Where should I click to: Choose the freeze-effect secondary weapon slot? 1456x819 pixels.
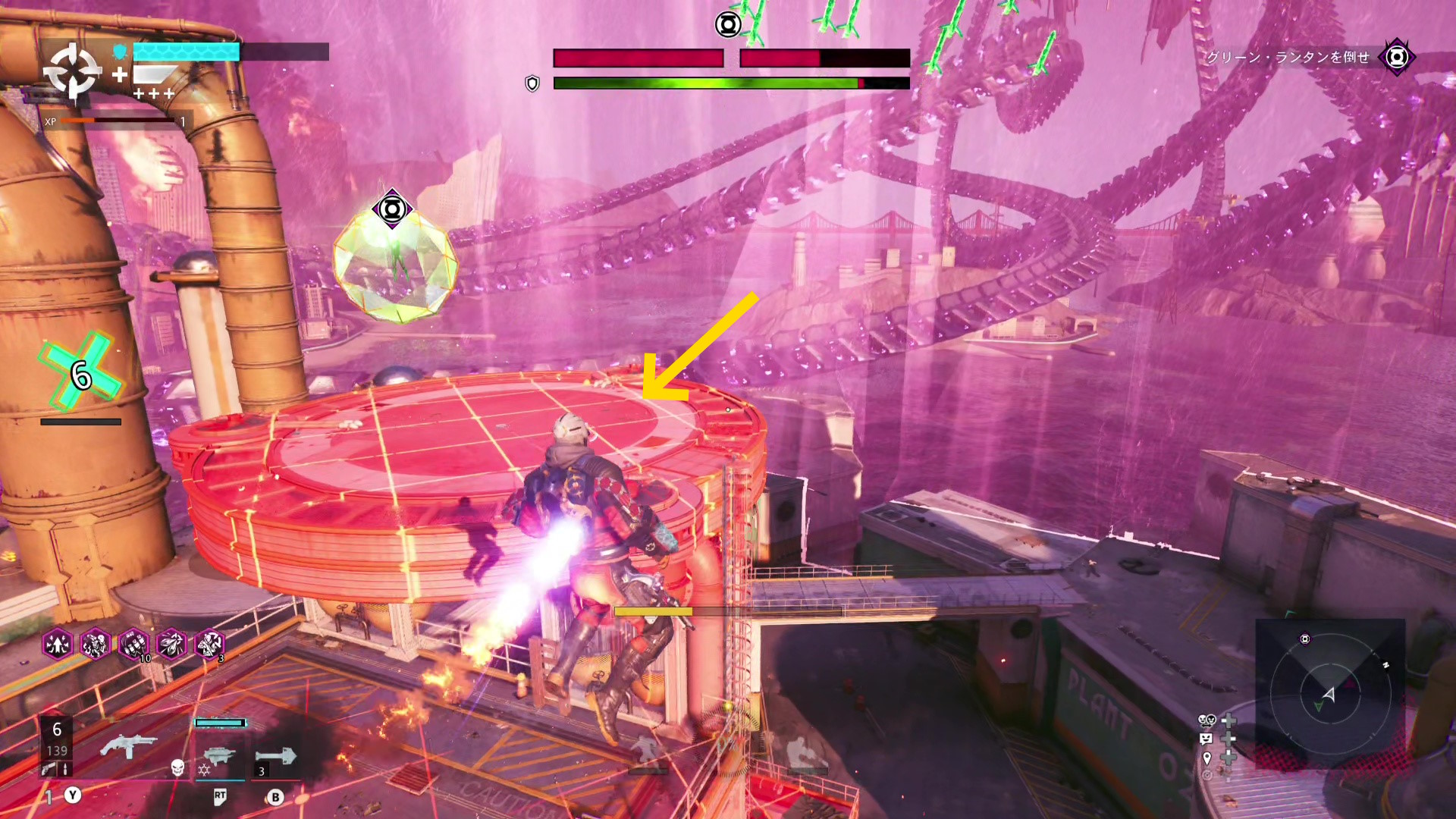(x=219, y=756)
